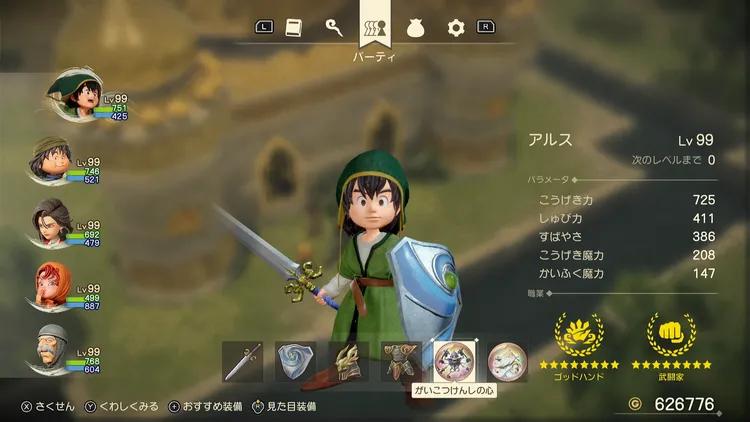Select the Party tab icon
750x422 pixels.
[x=375, y=28]
